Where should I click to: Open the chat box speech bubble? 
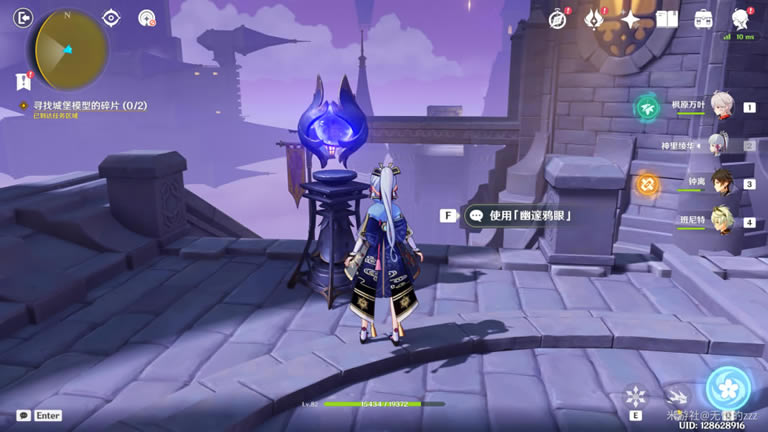point(23,415)
